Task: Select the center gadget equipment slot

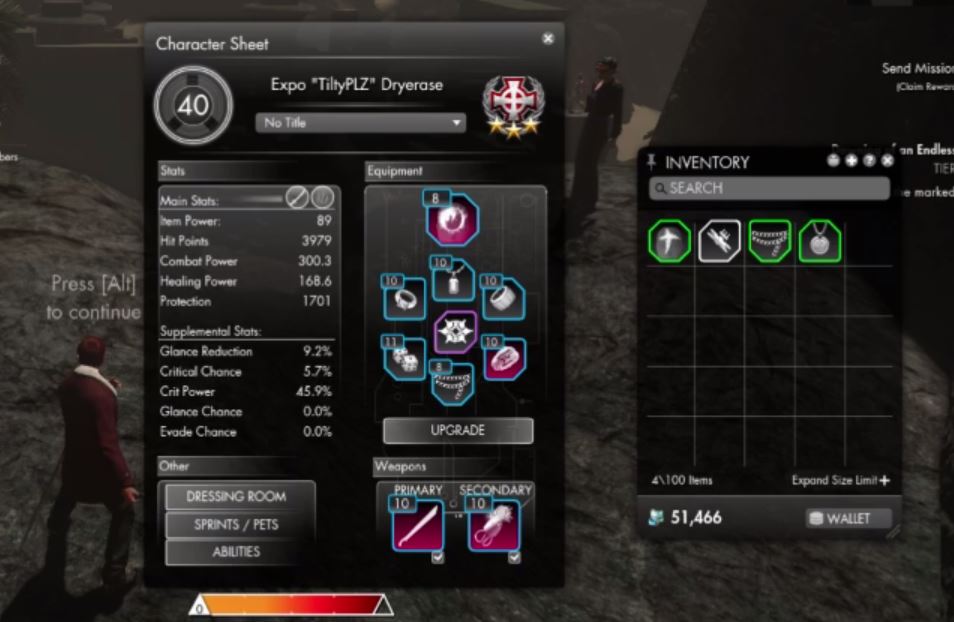Action: point(455,333)
